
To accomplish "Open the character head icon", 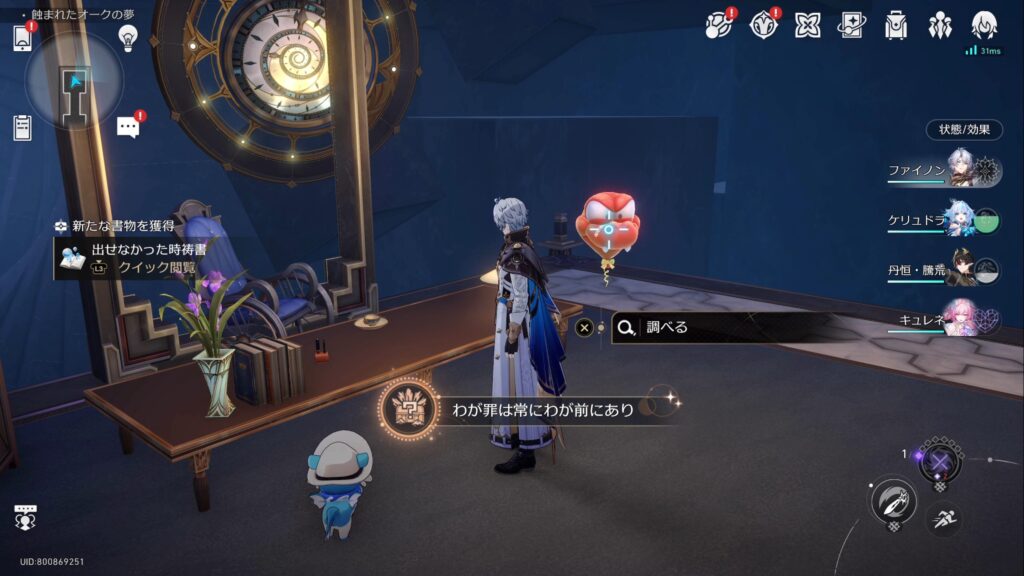I will click(984, 25).
